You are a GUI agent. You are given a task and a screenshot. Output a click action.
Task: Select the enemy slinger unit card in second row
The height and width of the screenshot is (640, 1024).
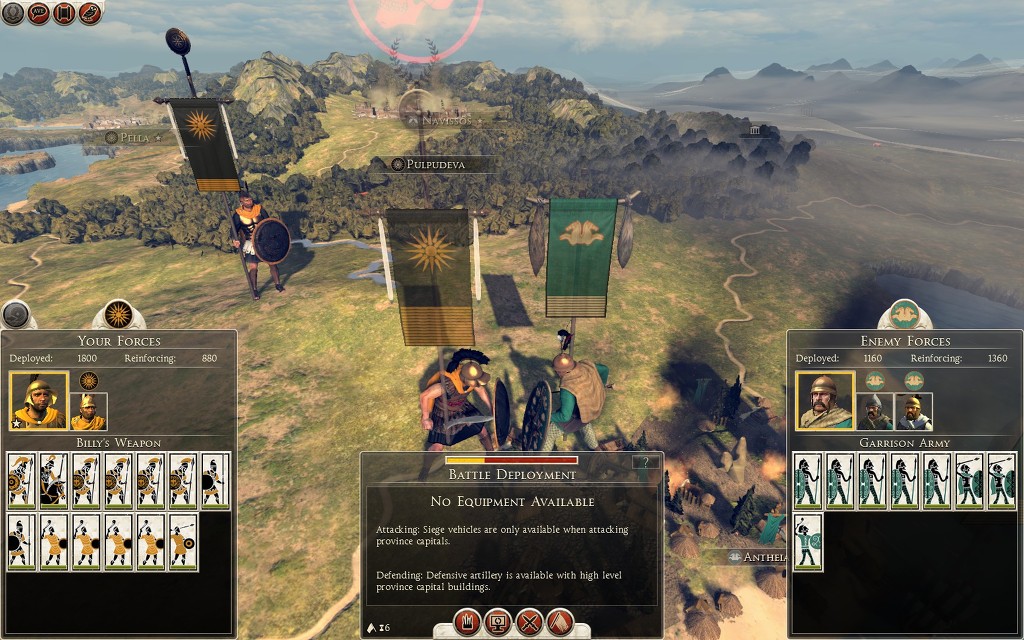(x=807, y=541)
